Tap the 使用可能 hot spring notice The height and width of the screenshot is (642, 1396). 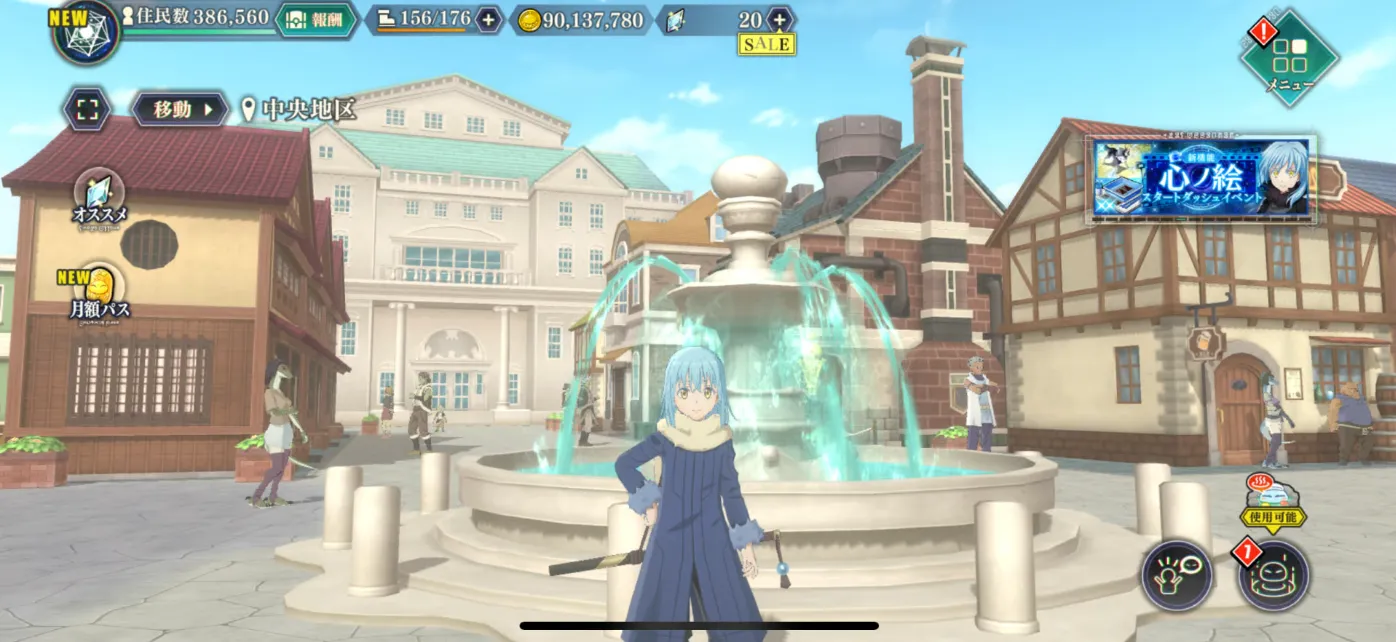(1272, 505)
